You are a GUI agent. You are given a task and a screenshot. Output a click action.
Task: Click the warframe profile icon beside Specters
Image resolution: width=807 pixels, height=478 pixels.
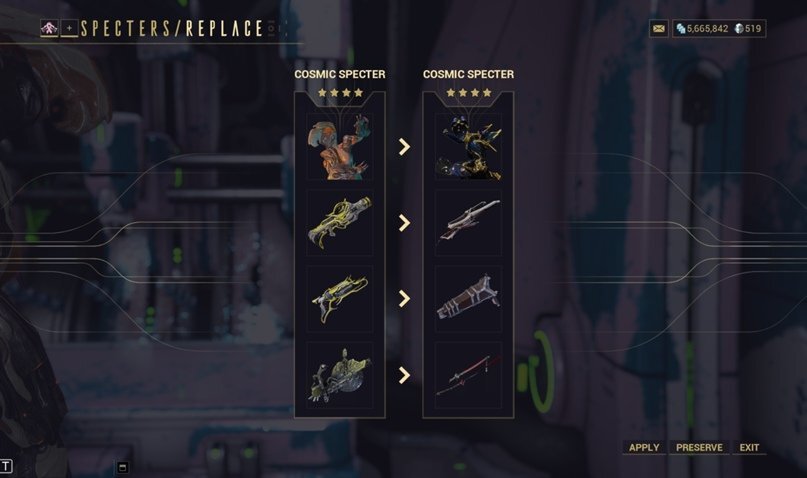(x=49, y=28)
